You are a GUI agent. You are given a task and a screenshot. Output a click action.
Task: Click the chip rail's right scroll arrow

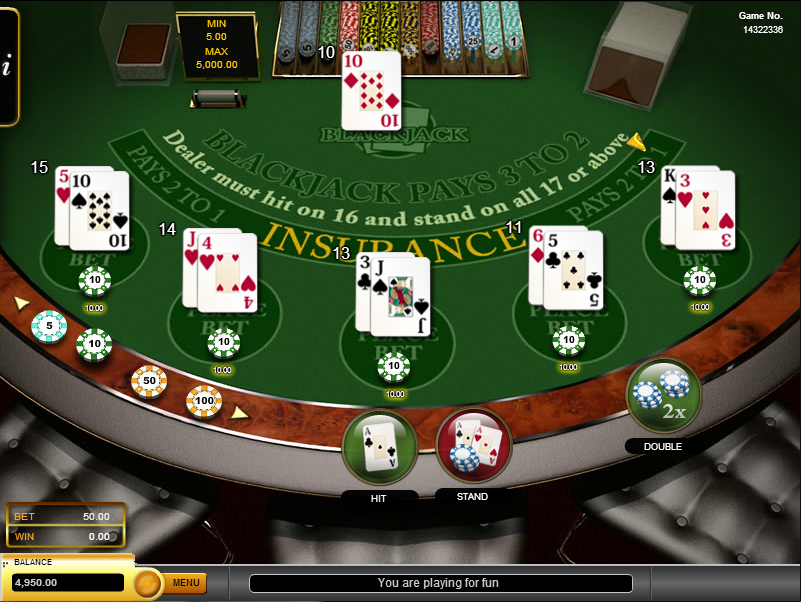[240, 411]
